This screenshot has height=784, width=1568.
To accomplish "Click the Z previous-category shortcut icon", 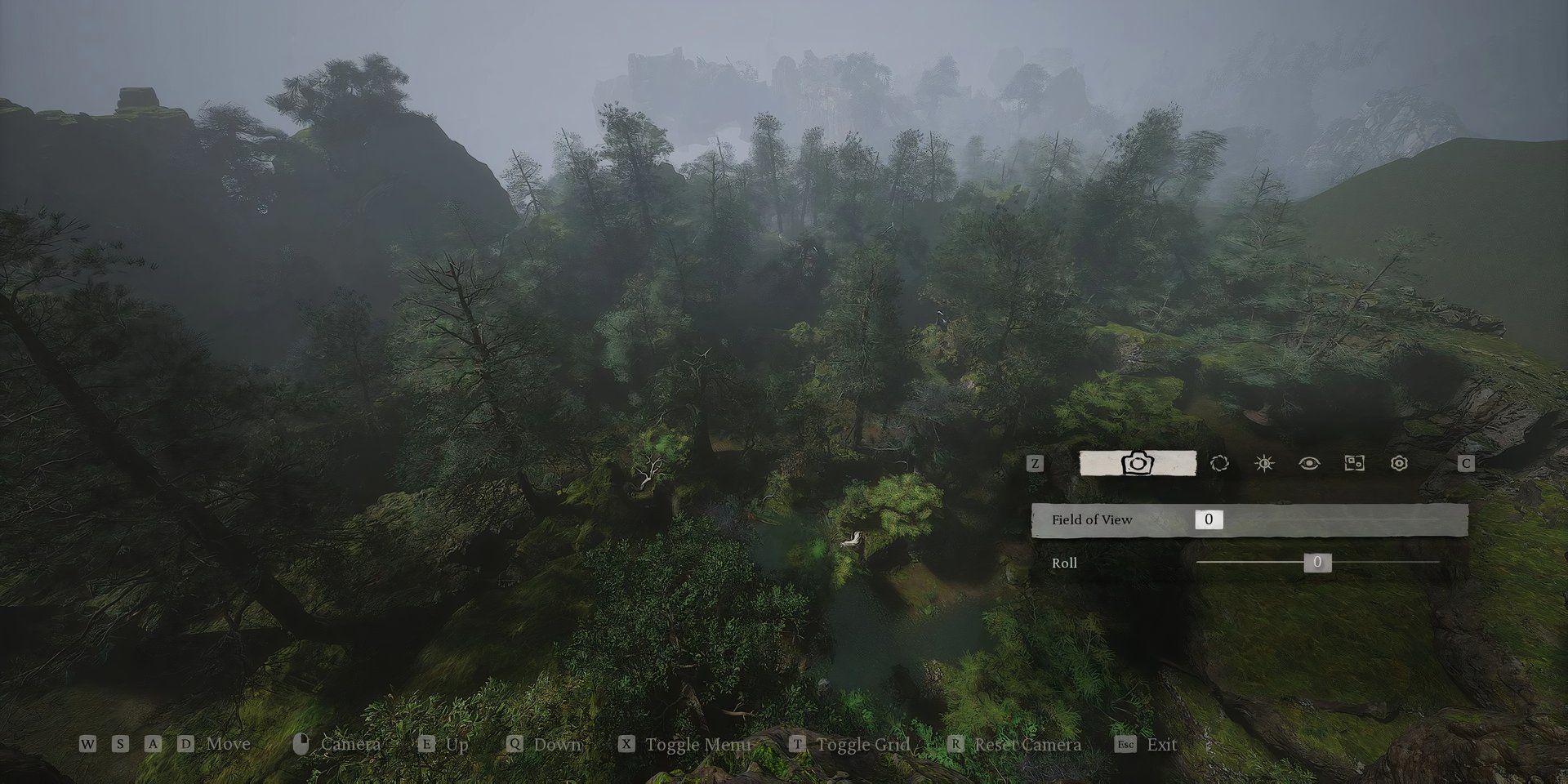I will 1036,463.
